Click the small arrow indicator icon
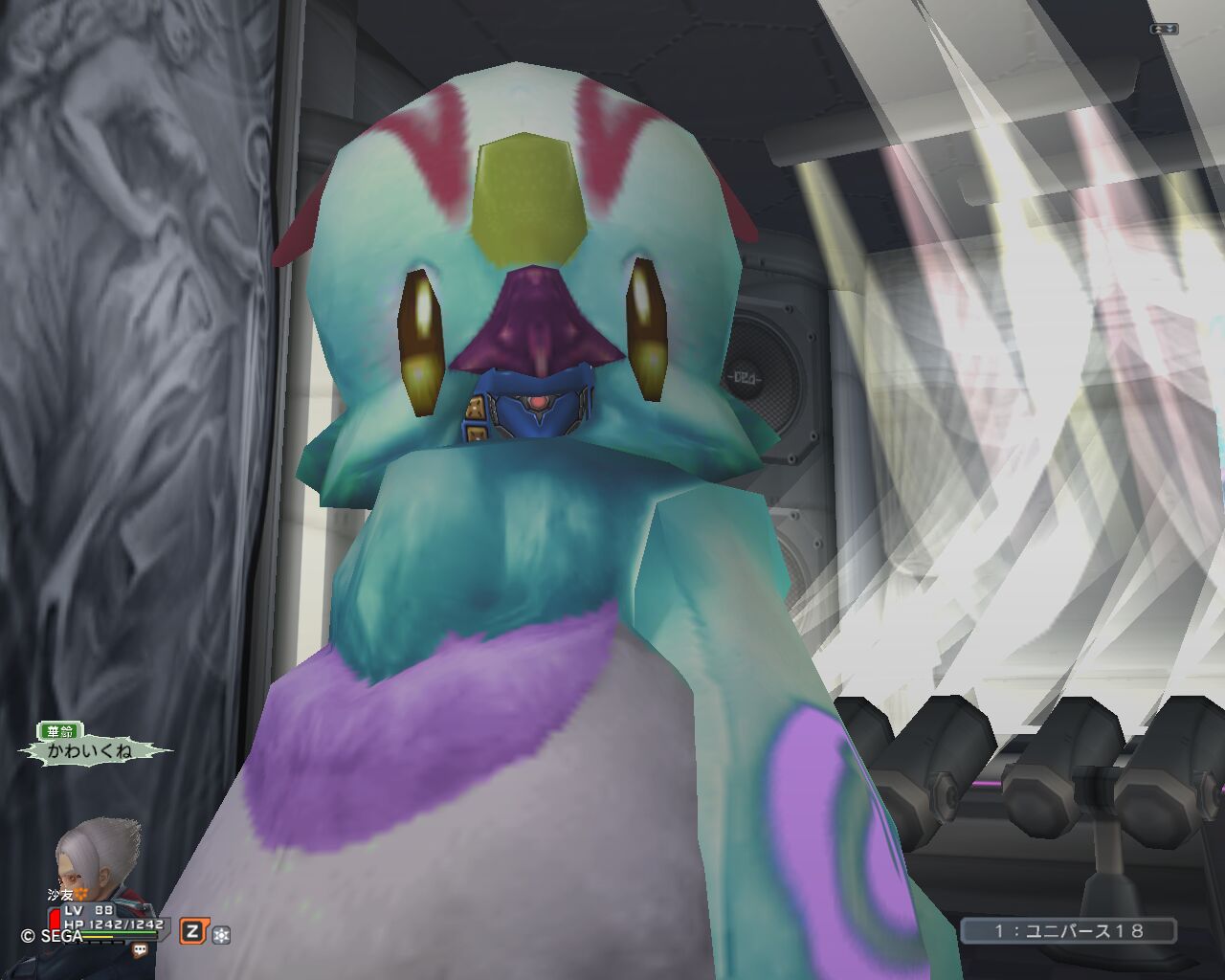The width and height of the screenshot is (1225, 980). [1164, 29]
